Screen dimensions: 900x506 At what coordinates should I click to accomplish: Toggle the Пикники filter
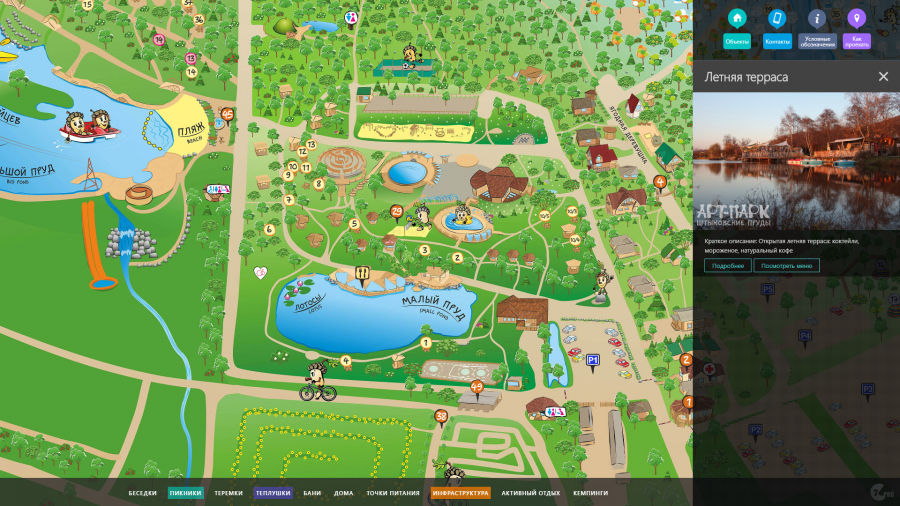(185, 493)
